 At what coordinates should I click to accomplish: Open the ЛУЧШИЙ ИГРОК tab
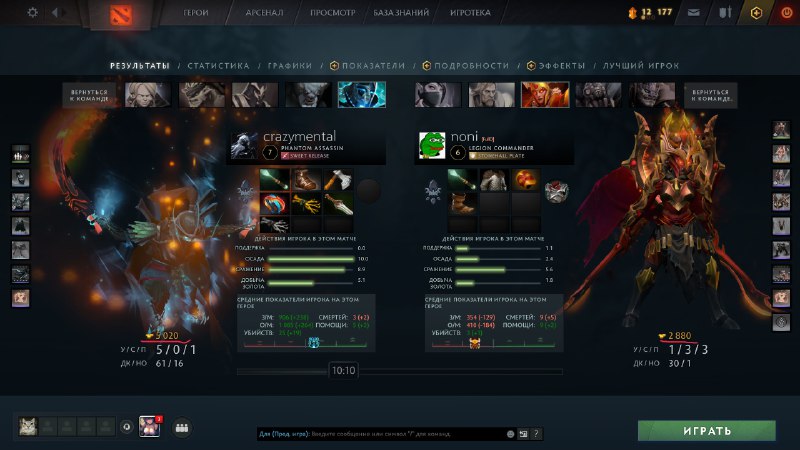click(x=640, y=66)
